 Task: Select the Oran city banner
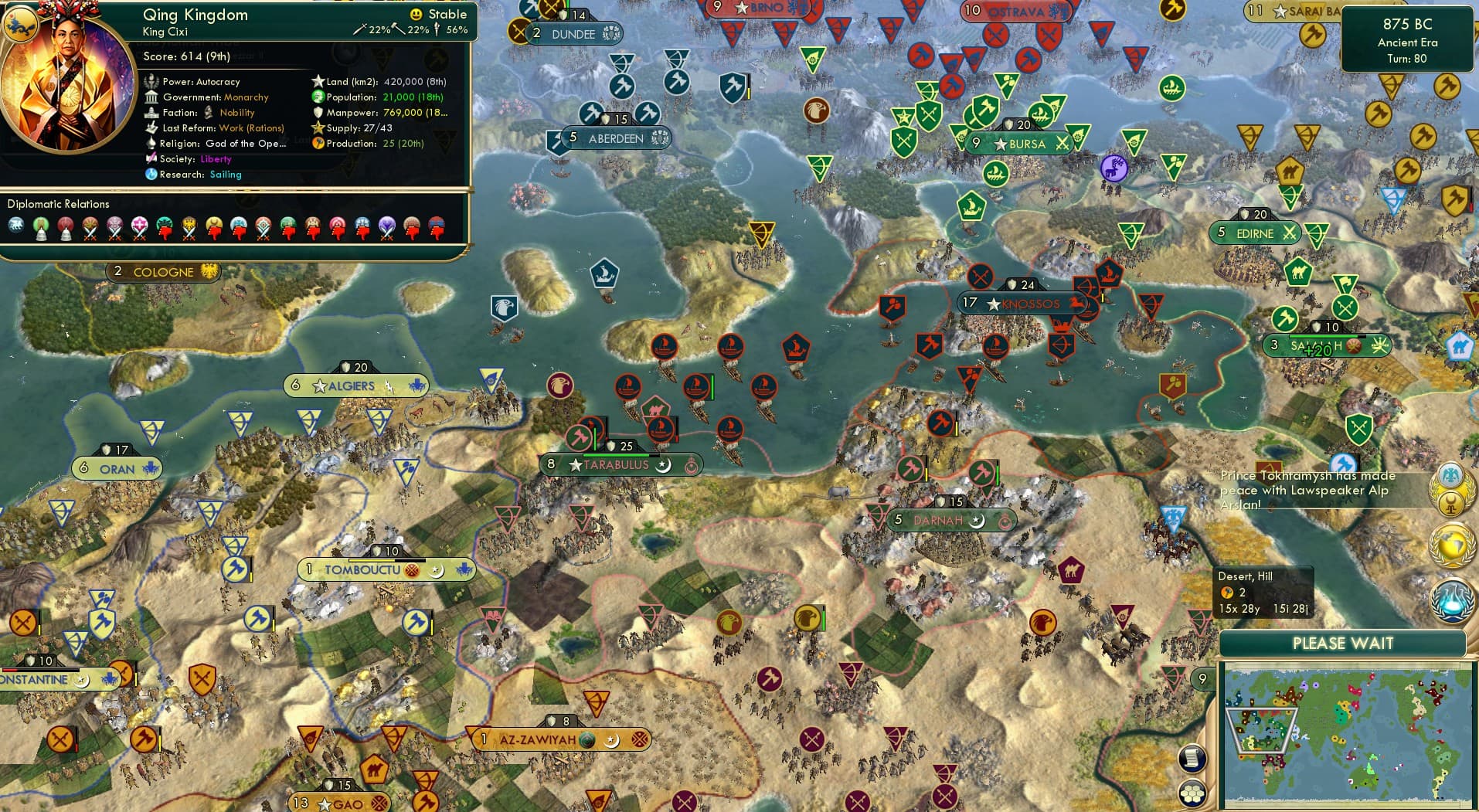point(117,469)
